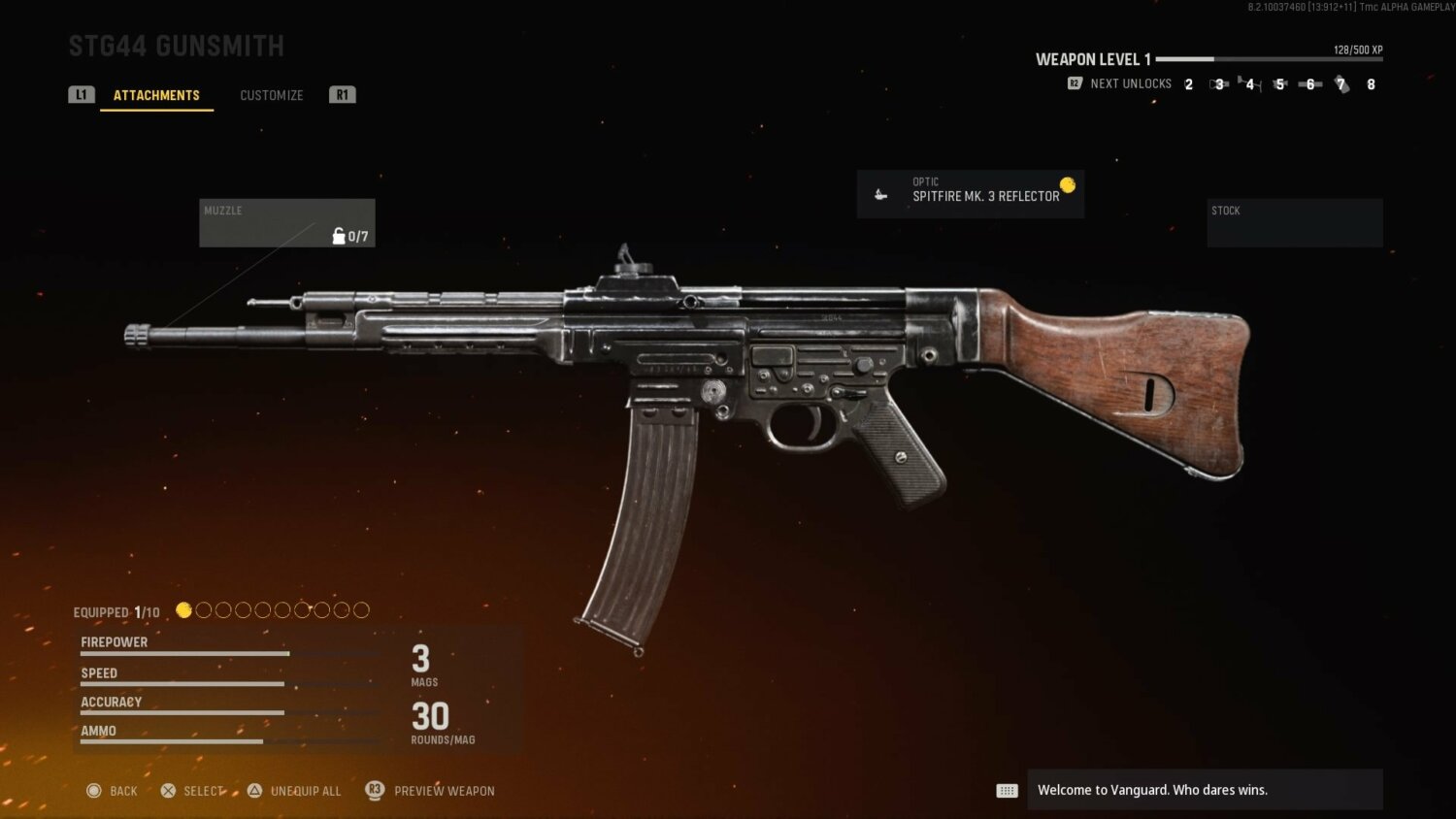The width and height of the screenshot is (1456, 819).
Task: Toggle the yellow equipped indicator on the Optic panel
Action: (1068, 184)
